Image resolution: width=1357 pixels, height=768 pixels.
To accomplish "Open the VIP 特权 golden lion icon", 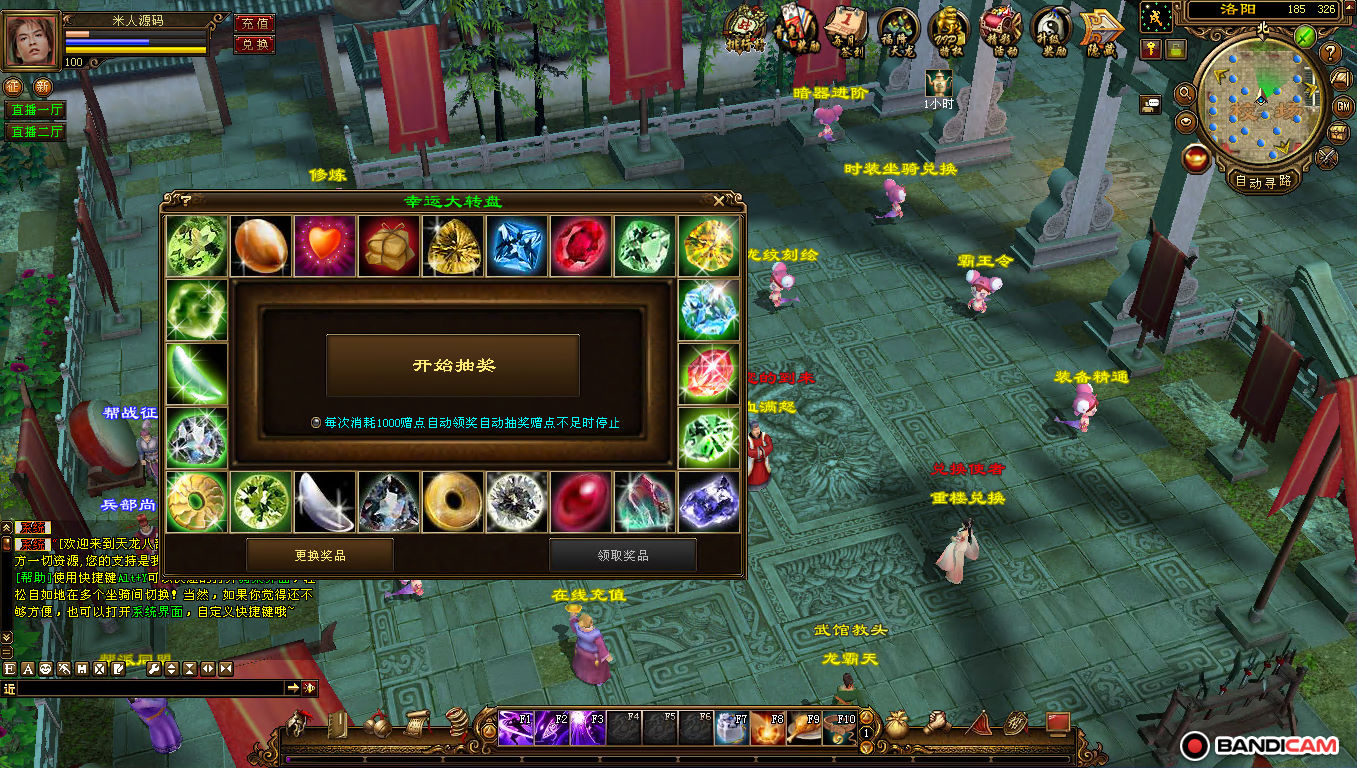I will [x=948, y=30].
